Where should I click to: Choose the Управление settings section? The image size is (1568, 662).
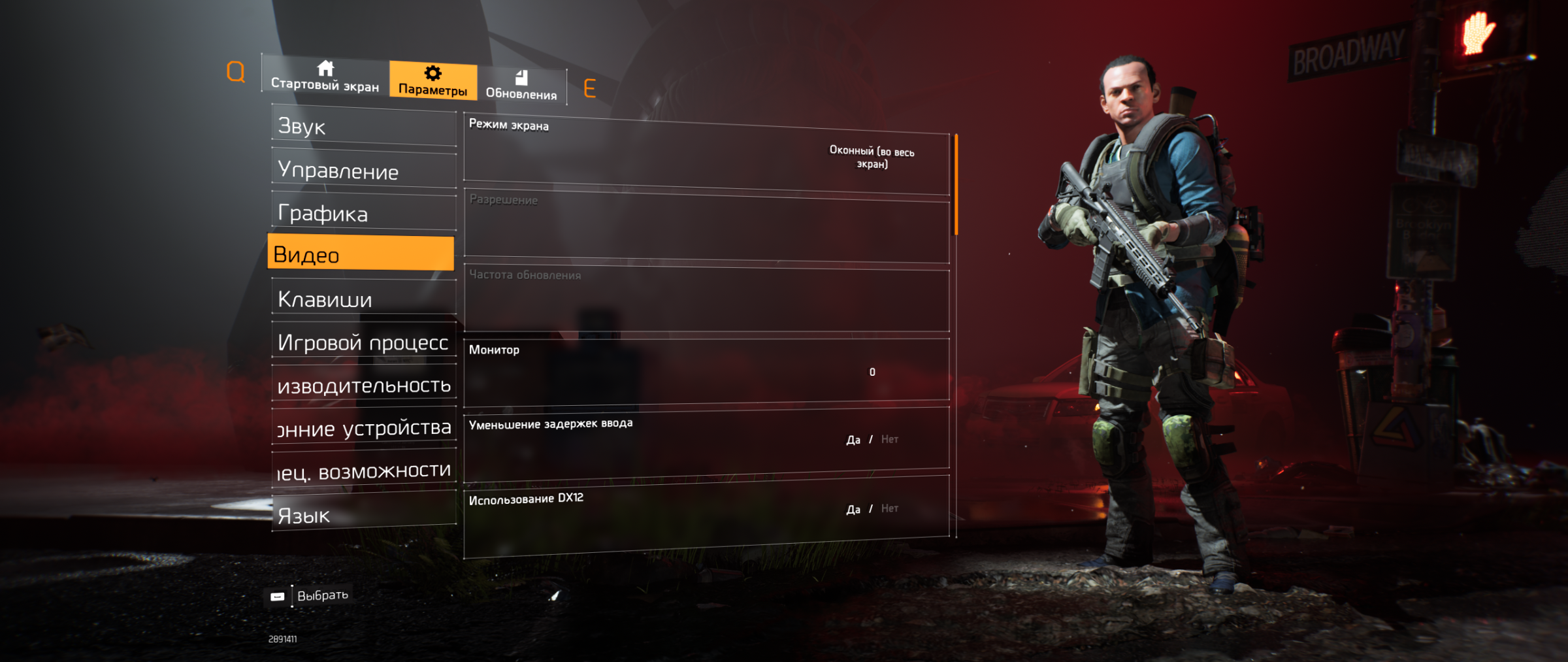point(363,170)
